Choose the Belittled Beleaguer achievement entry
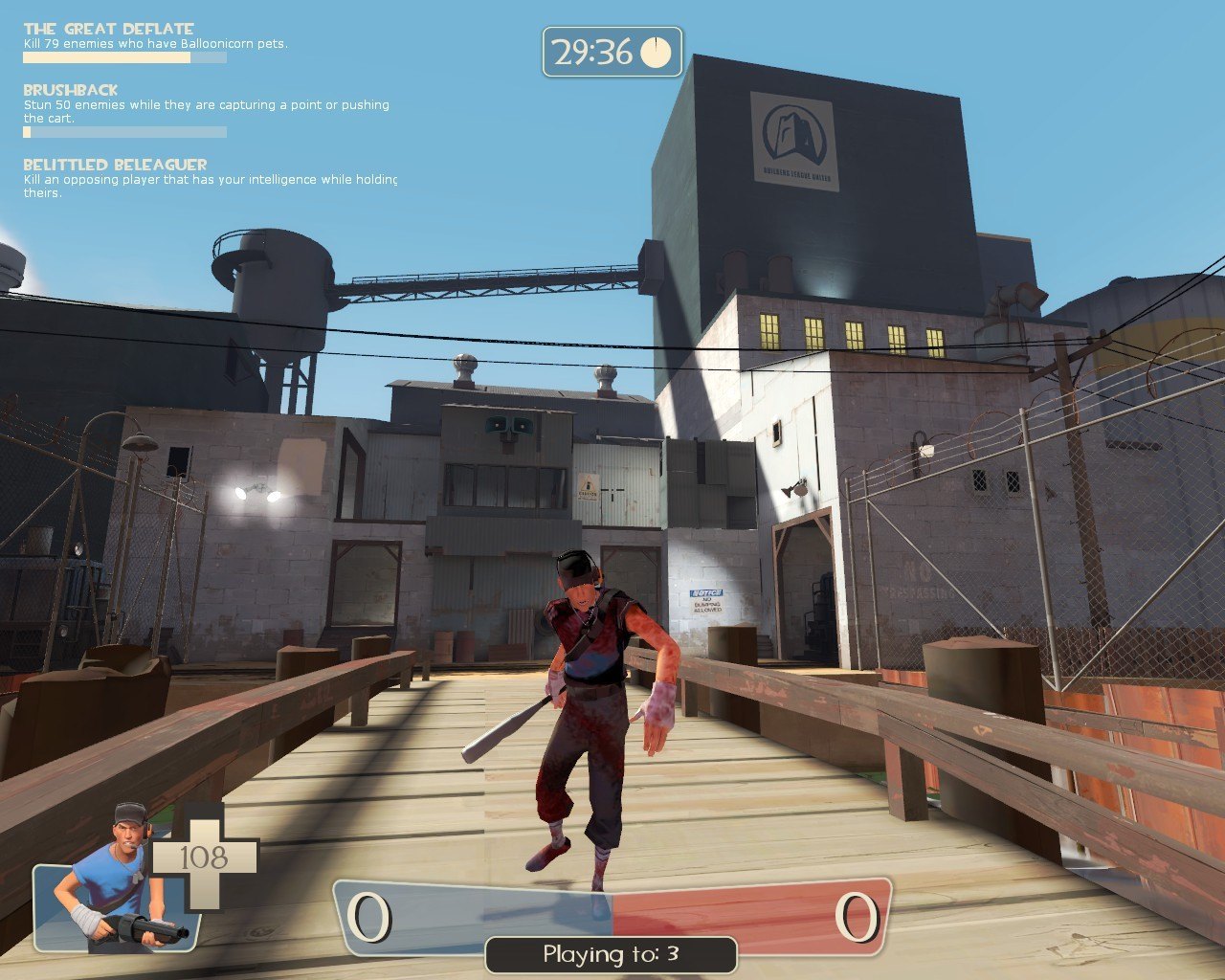1225x980 pixels. (115, 165)
